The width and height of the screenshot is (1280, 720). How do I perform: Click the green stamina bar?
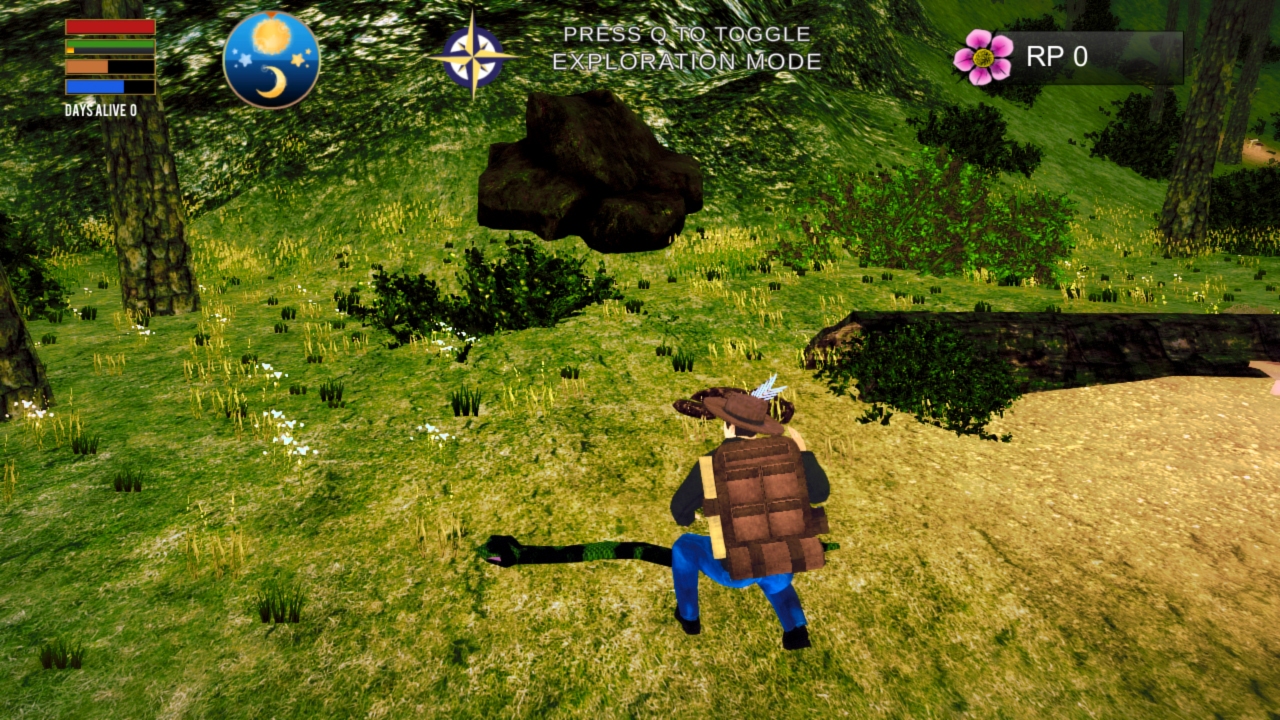point(112,42)
